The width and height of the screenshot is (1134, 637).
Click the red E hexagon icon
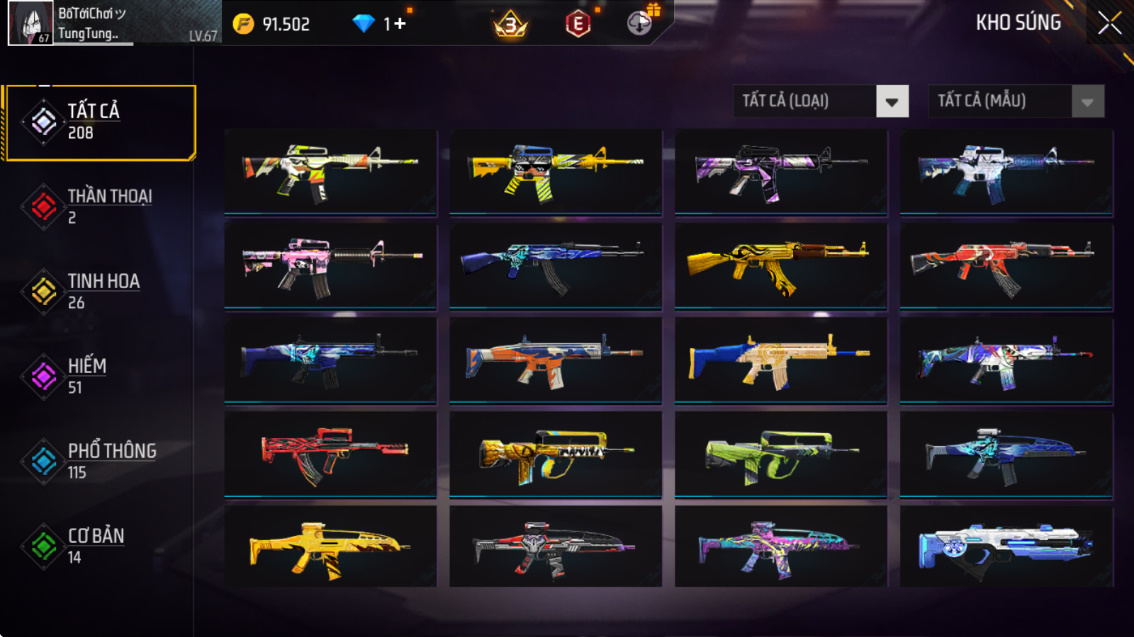coord(577,24)
